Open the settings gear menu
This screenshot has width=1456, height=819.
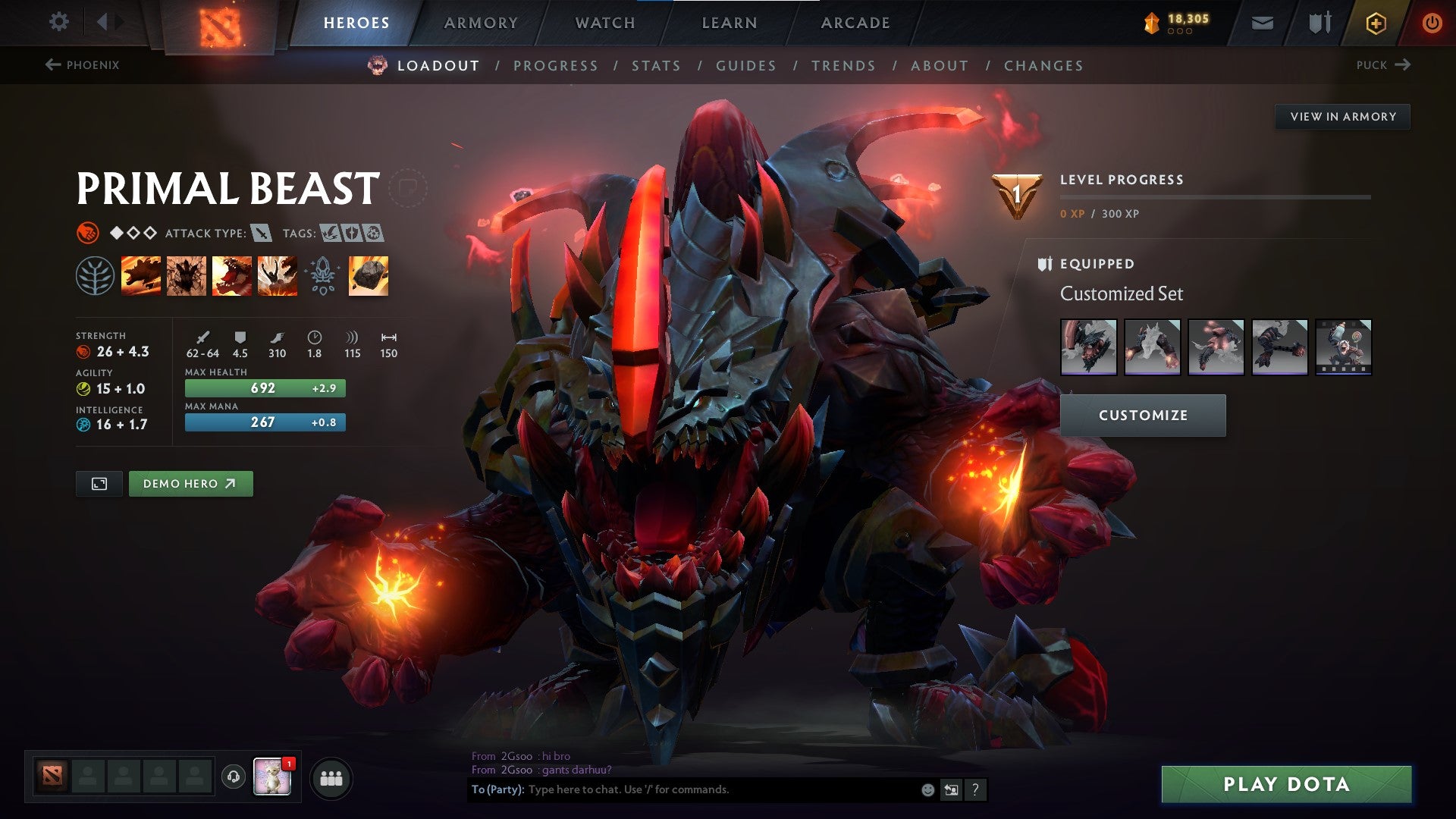pos(58,22)
